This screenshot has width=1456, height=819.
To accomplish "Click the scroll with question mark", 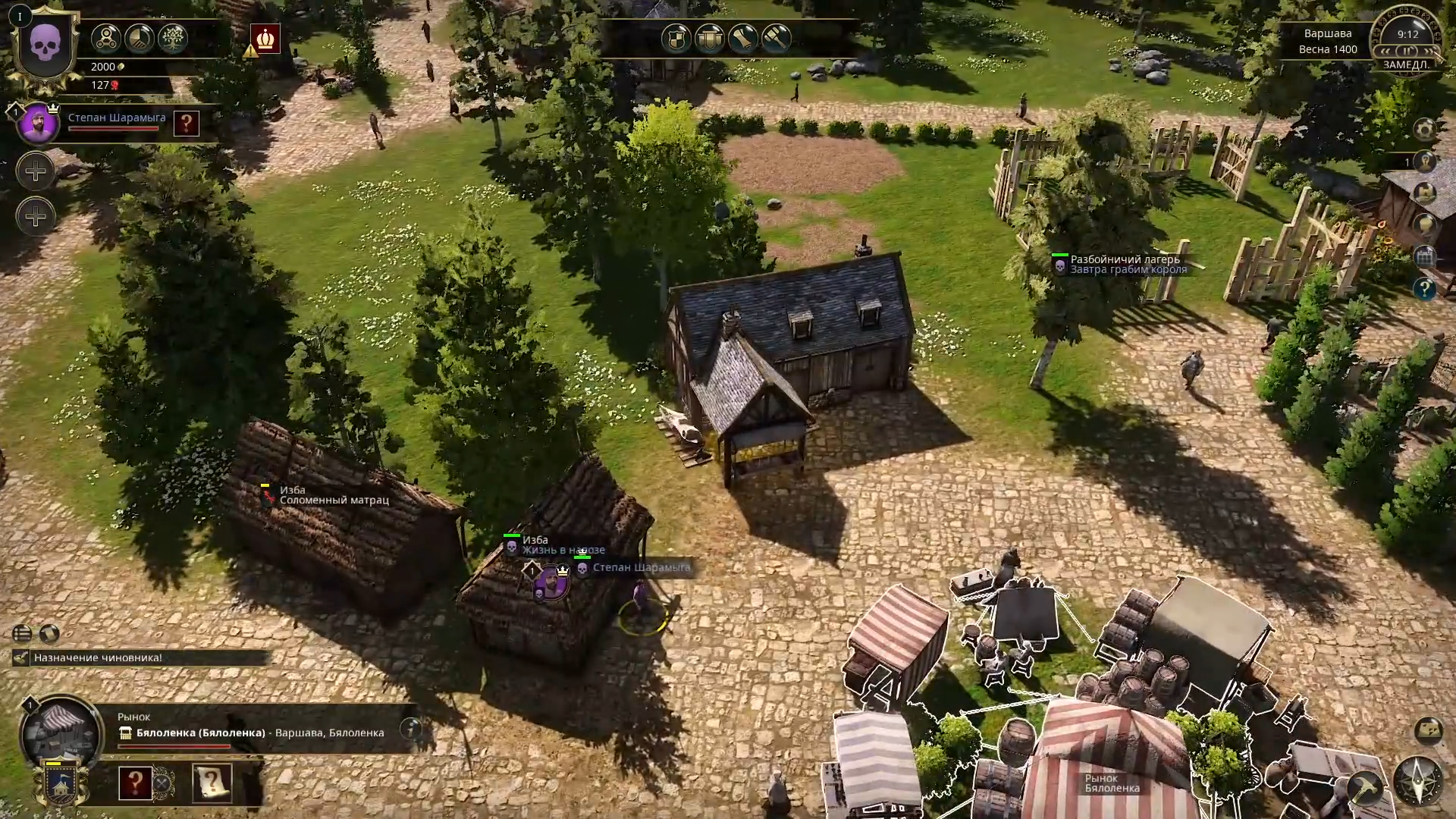I will 212,782.
